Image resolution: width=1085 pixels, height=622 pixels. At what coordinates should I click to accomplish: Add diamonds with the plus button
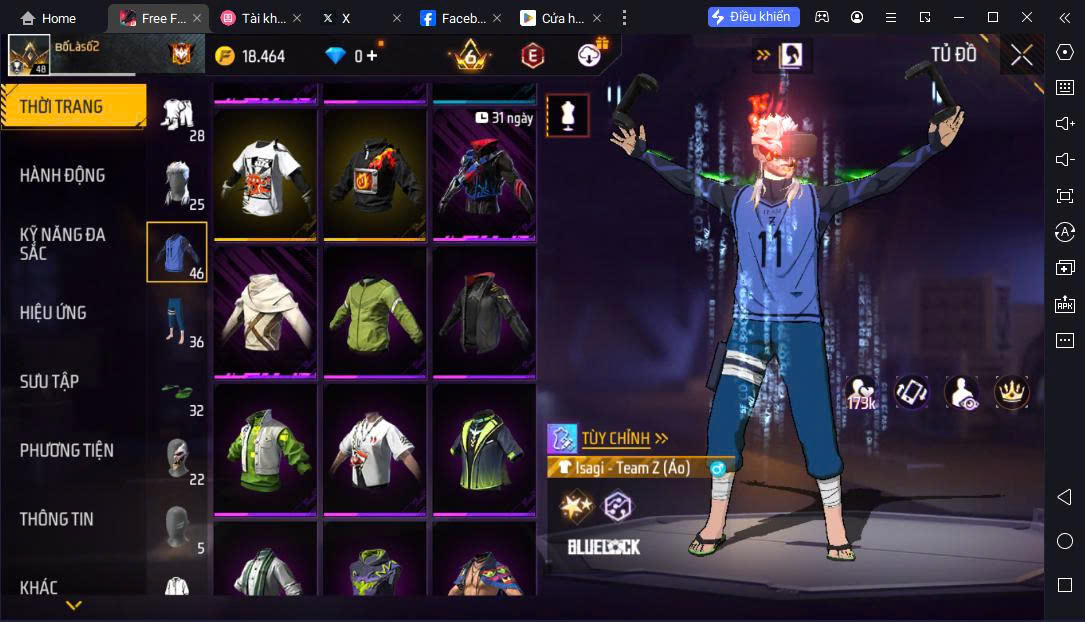(372, 56)
